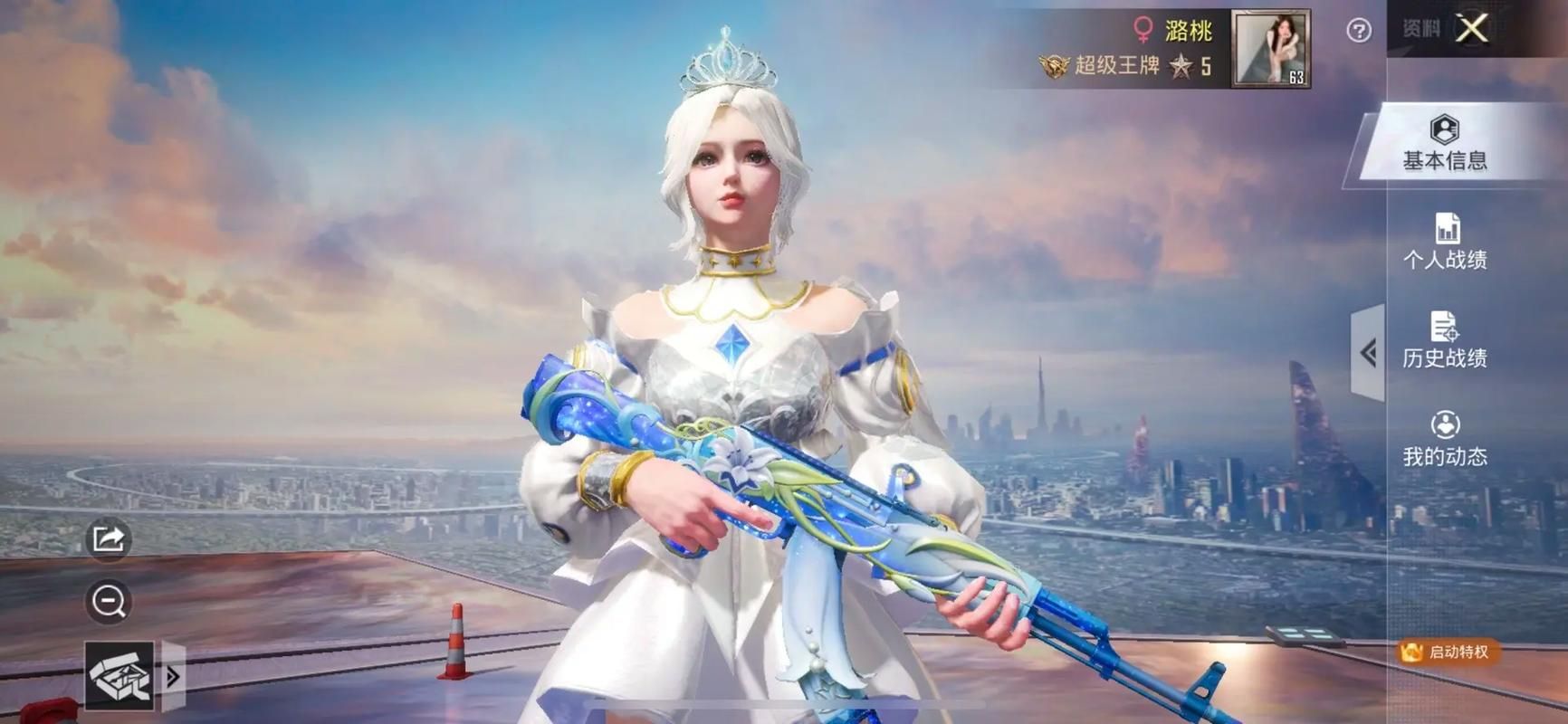The width and height of the screenshot is (1568, 724).
Task: Zoom out with the magnifier minus icon
Action: [x=109, y=602]
